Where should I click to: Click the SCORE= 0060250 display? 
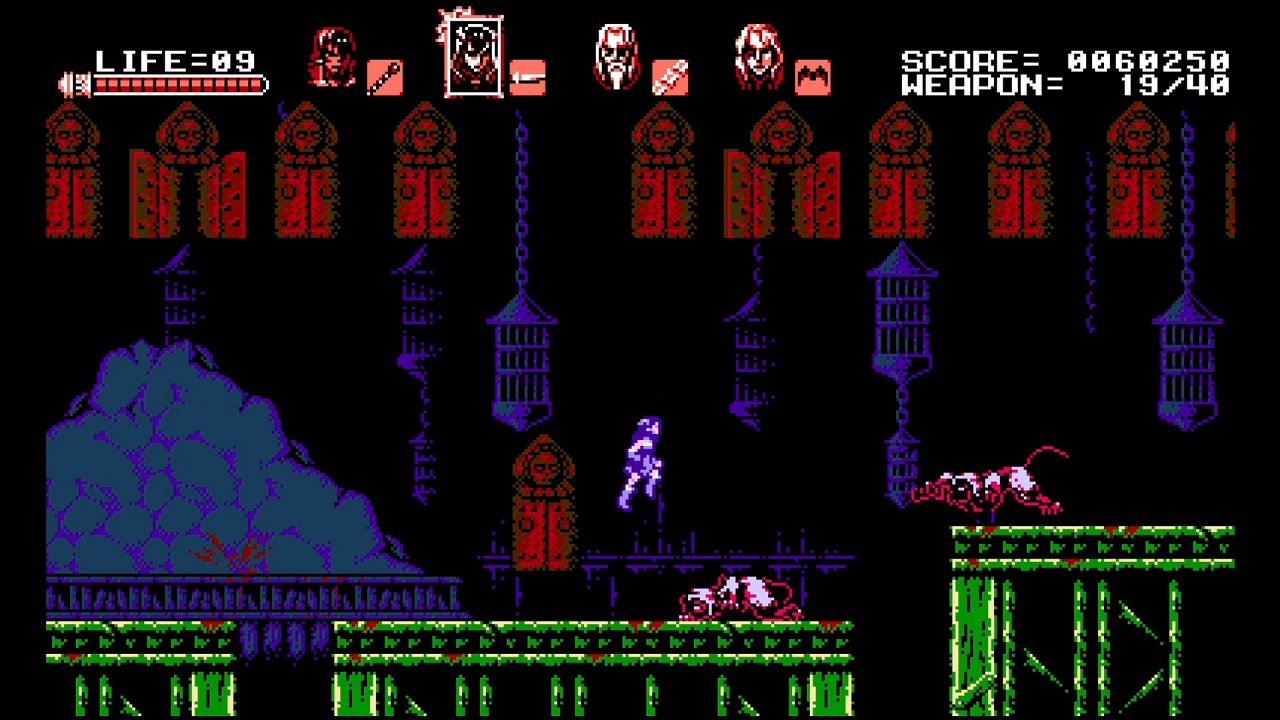tap(1060, 58)
